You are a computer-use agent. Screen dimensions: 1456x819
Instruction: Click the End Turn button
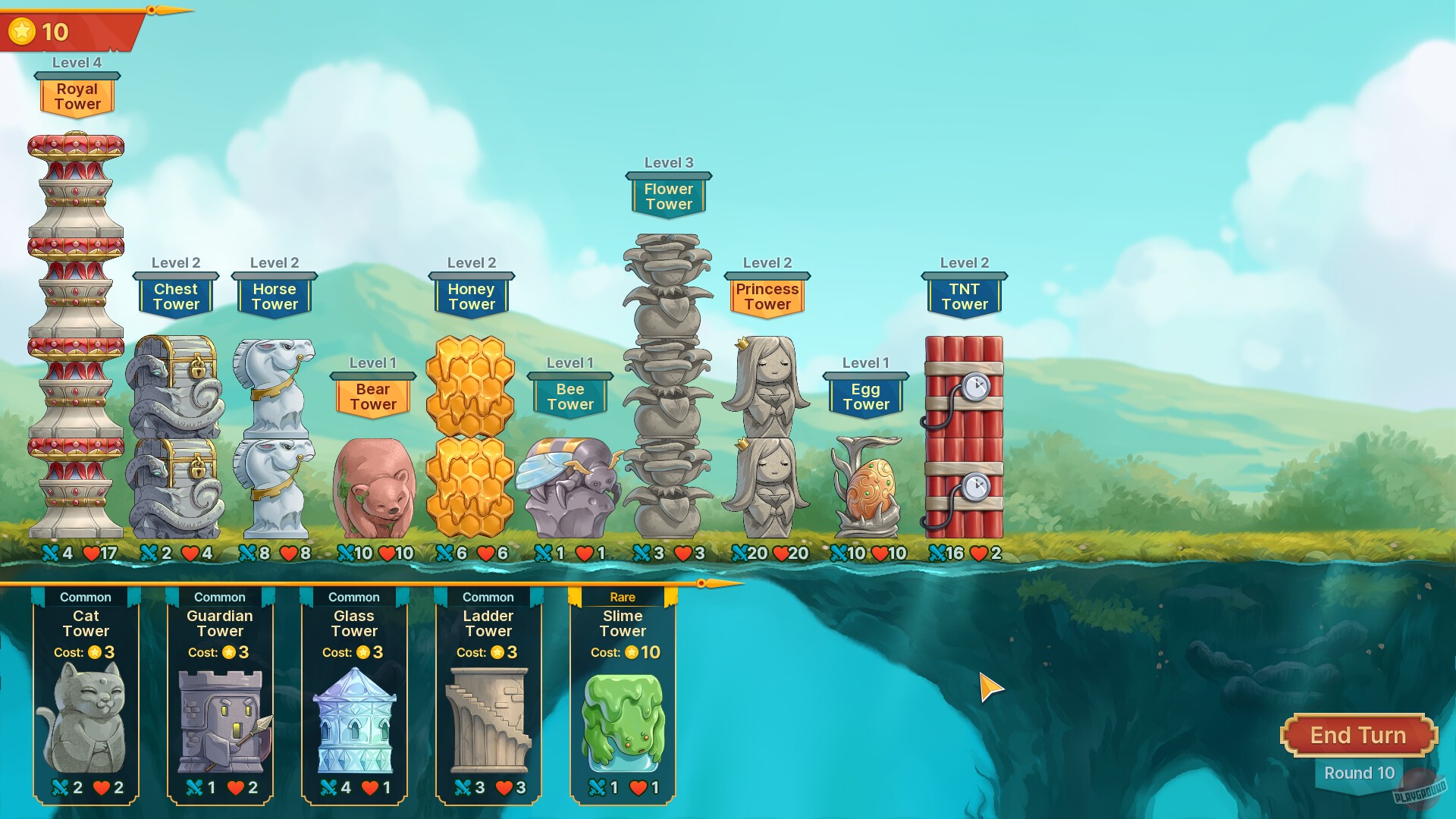1357,734
